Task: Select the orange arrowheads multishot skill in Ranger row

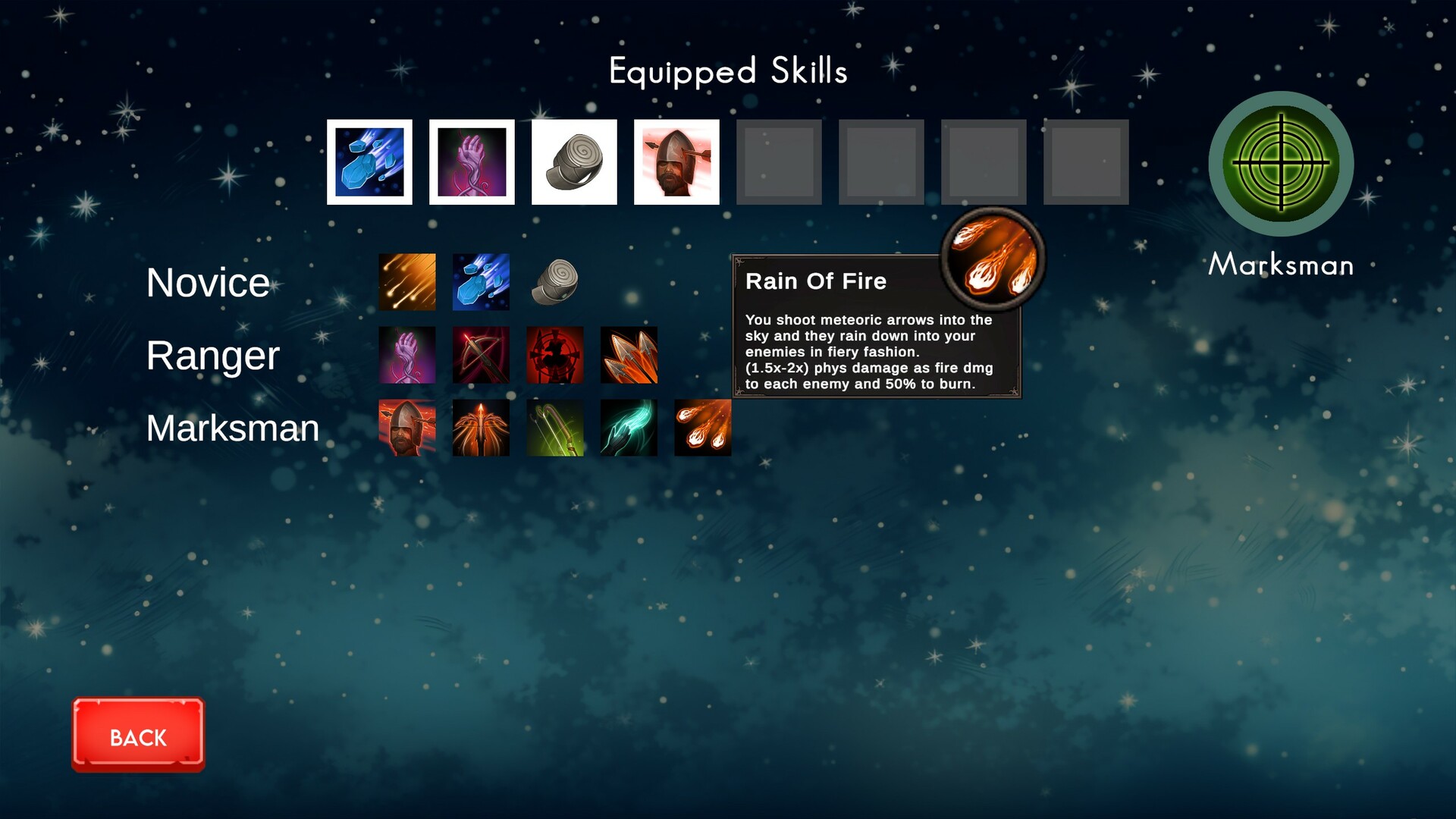Action: coord(629,355)
